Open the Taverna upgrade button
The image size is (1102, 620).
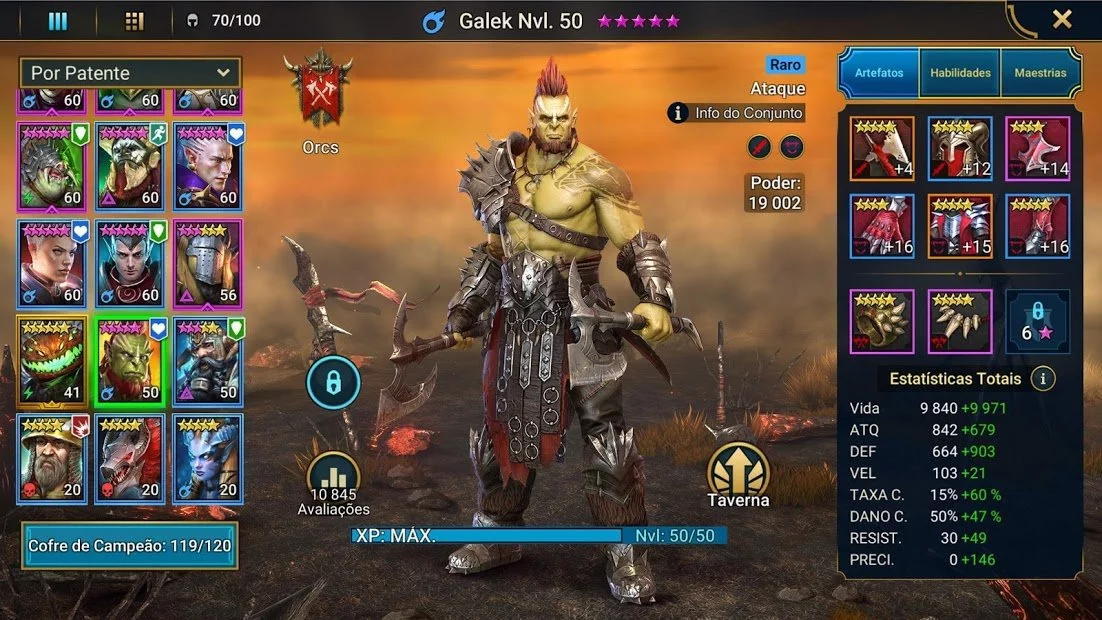pyautogui.click(x=738, y=475)
